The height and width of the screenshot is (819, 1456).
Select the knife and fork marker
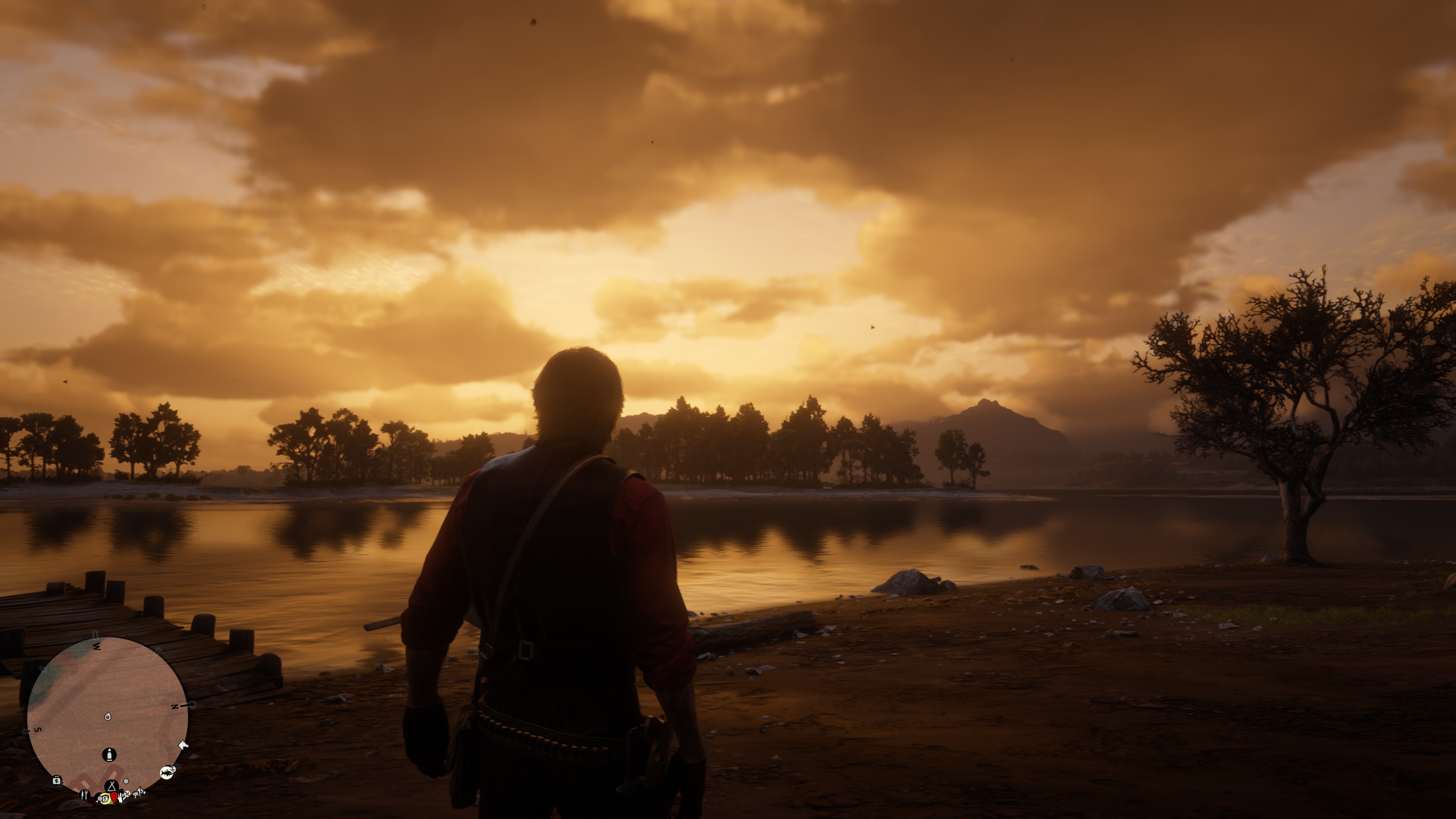(85, 795)
